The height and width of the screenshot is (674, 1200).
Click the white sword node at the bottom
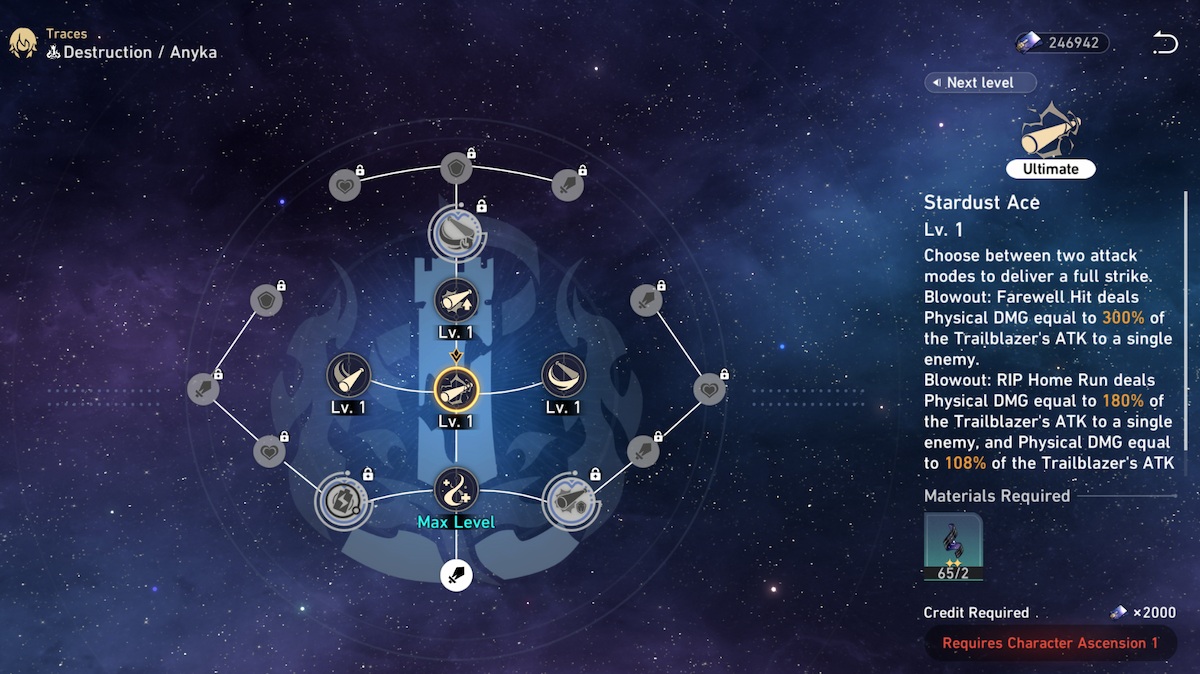coord(456,575)
